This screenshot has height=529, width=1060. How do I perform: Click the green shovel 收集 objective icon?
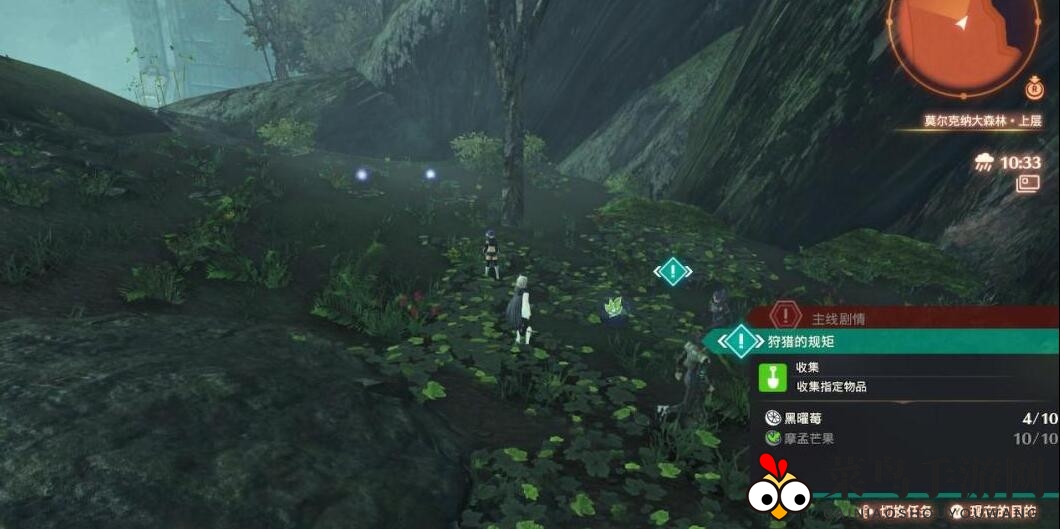tap(772, 376)
